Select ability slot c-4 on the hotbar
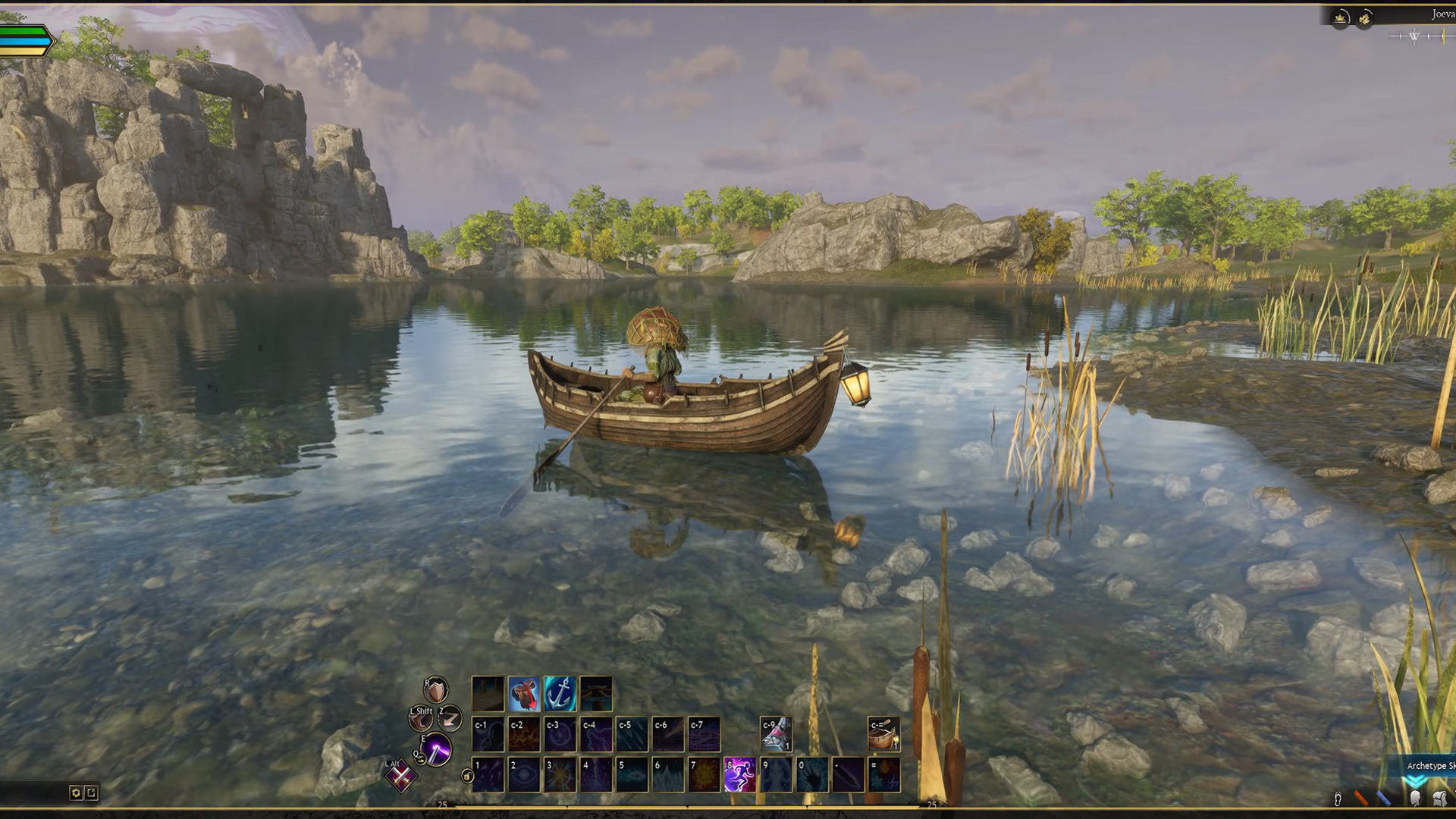The height and width of the screenshot is (819, 1456). 596,733
